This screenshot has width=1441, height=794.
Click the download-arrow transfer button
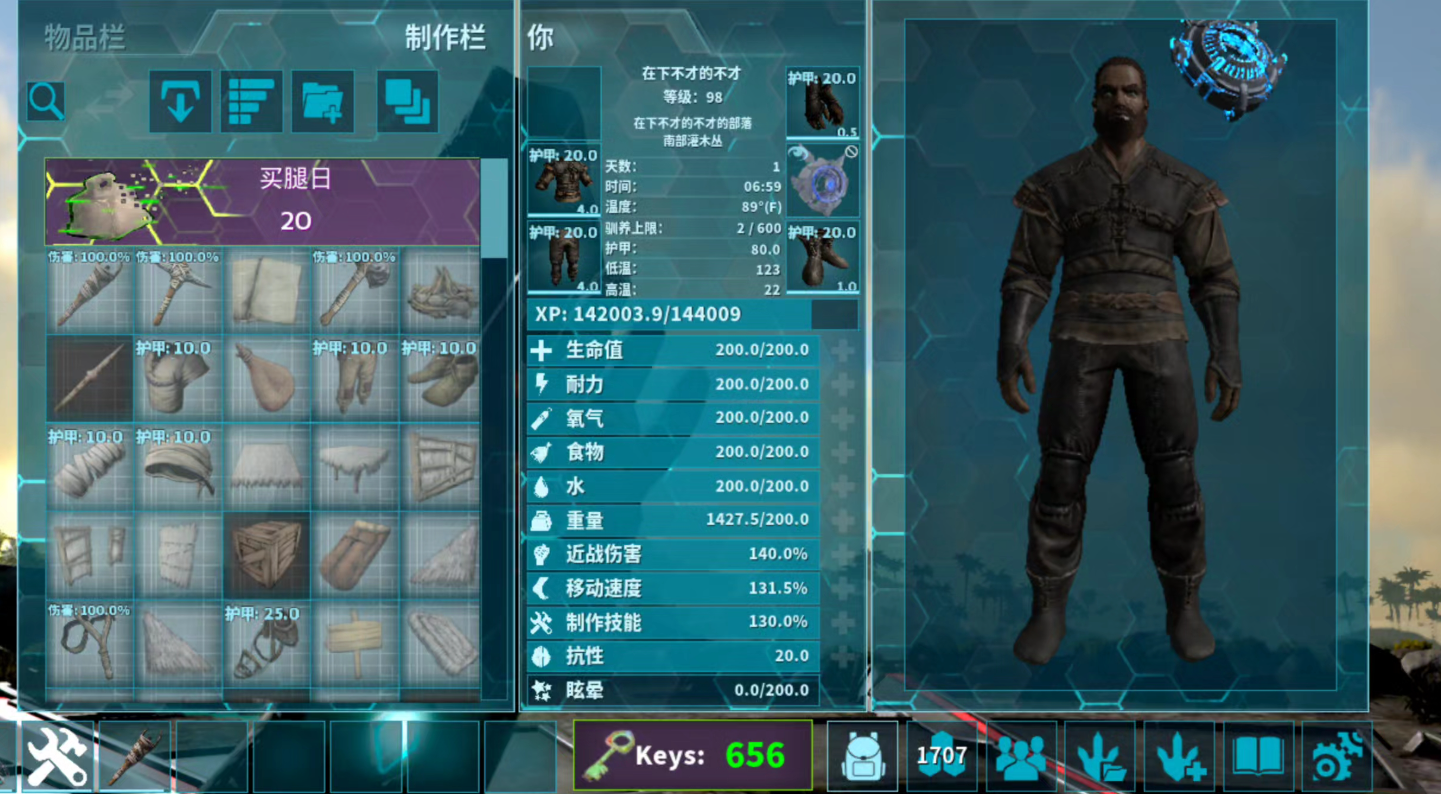coord(180,101)
